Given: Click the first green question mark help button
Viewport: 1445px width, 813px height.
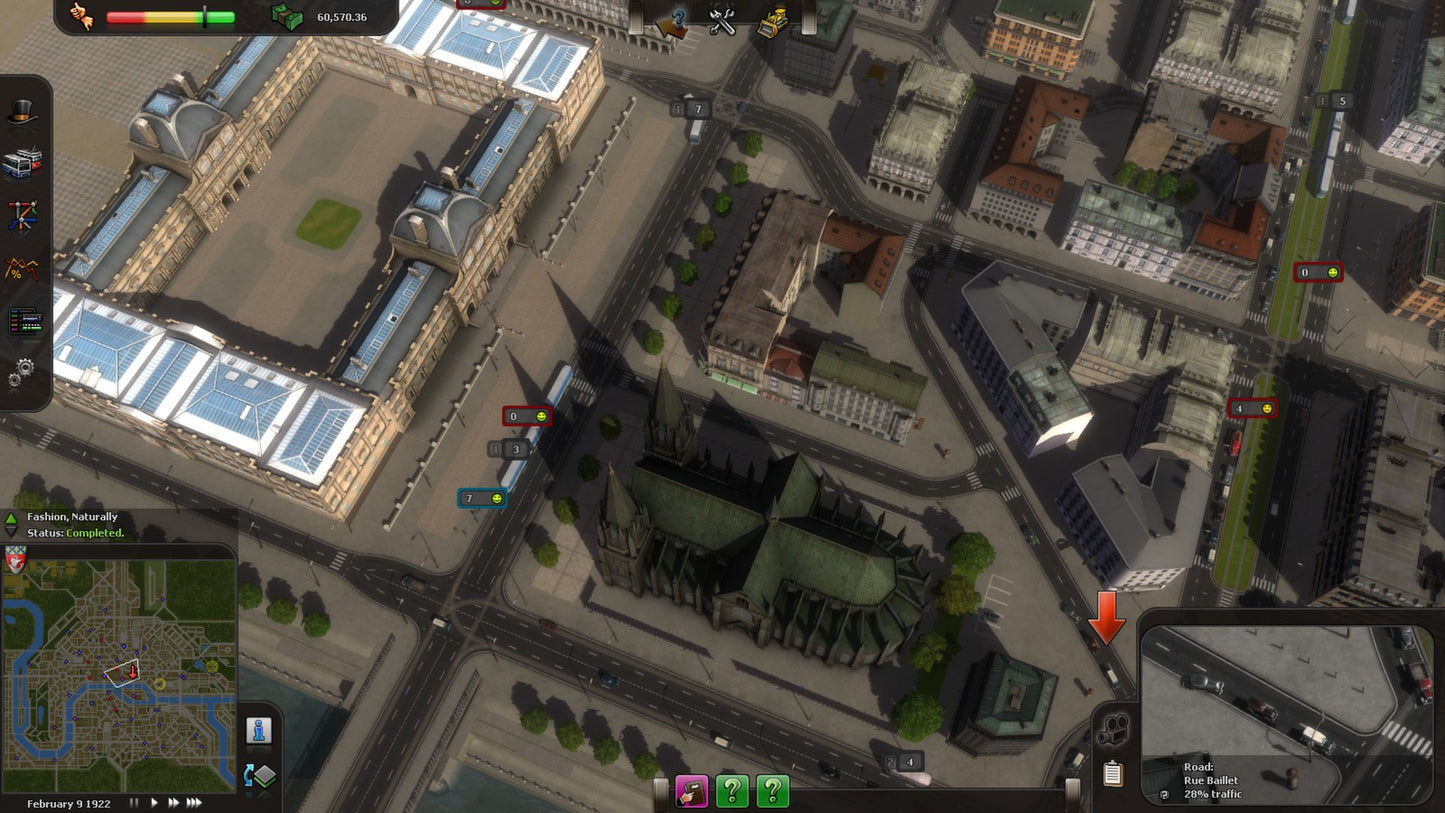Looking at the screenshot, I should click(x=733, y=791).
